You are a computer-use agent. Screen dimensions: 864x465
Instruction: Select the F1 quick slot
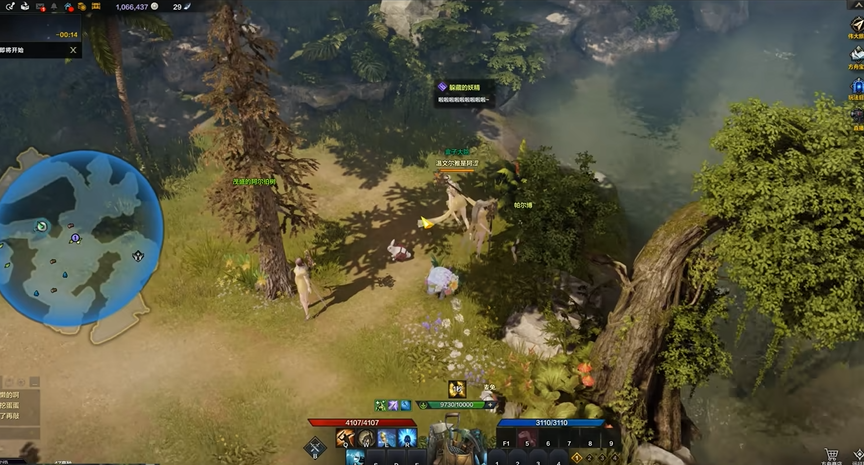[506, 439]
